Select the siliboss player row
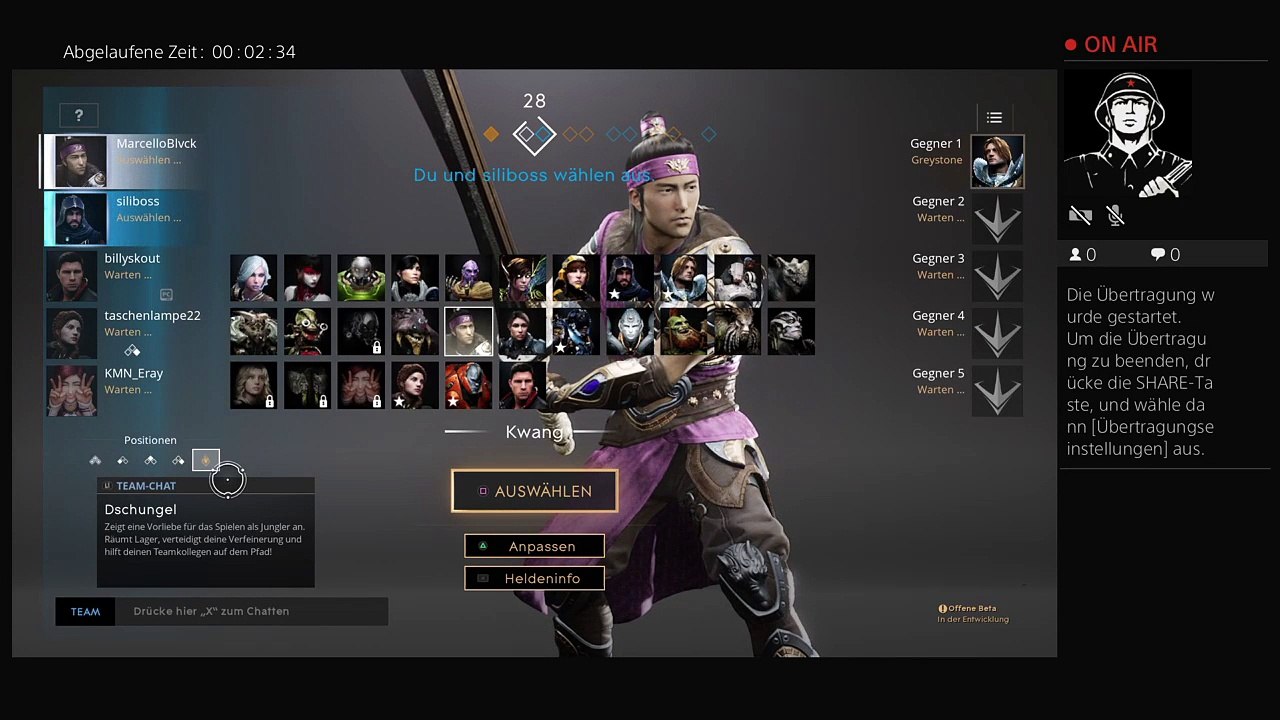Viewport: 1280px width, 720px height. tap(125, 218)
